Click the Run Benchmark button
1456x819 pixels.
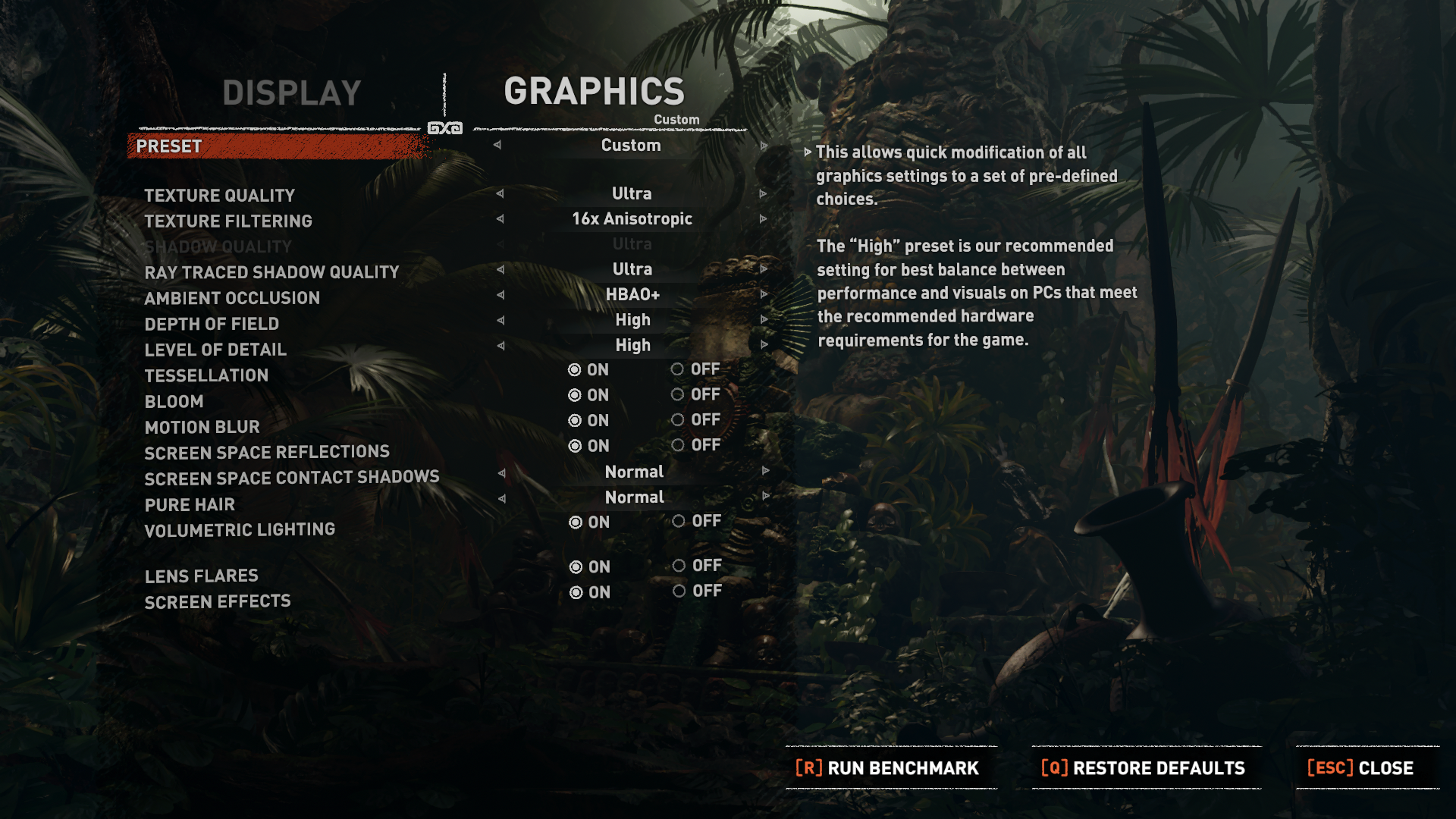point(887,768)
